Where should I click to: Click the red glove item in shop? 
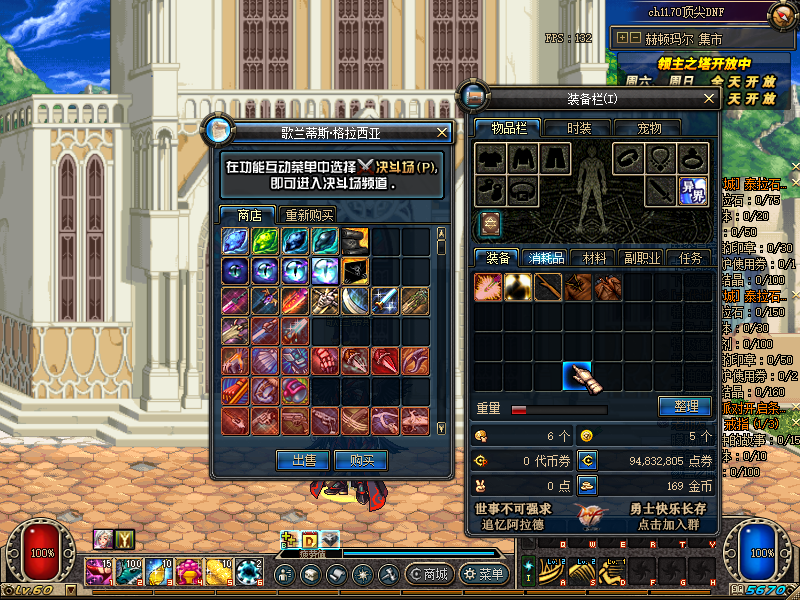325,361
